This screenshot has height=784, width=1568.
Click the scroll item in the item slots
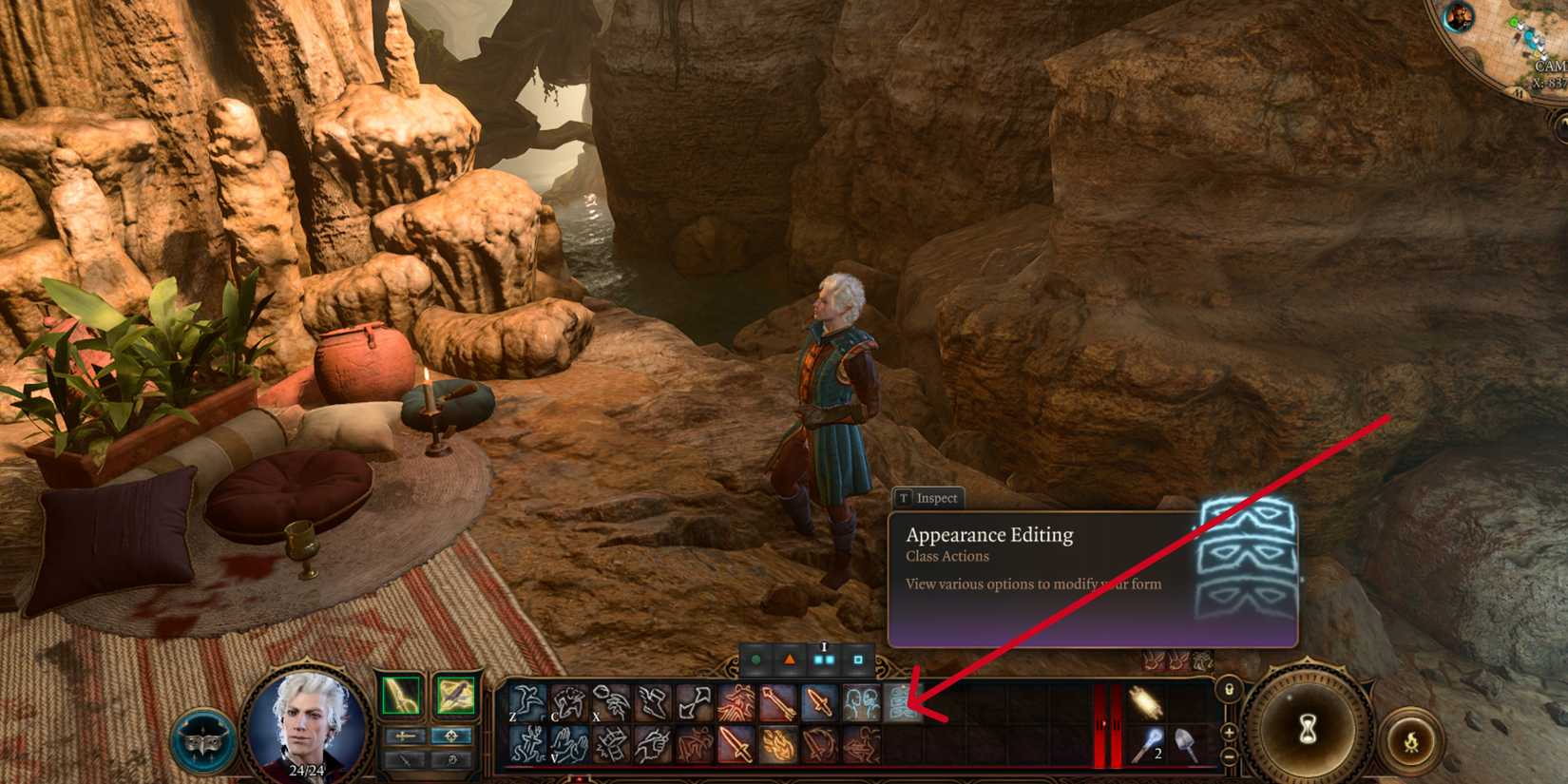(1144, 703)
